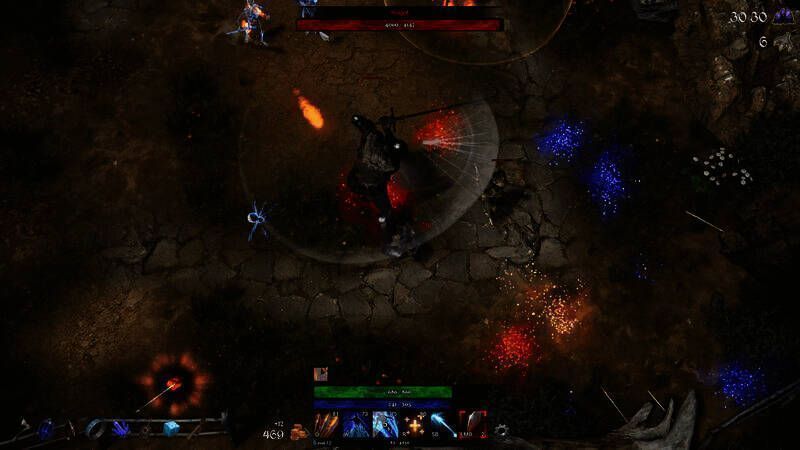Activate the flaming arrows skill
800x450 pixels.
pos(327,424)
